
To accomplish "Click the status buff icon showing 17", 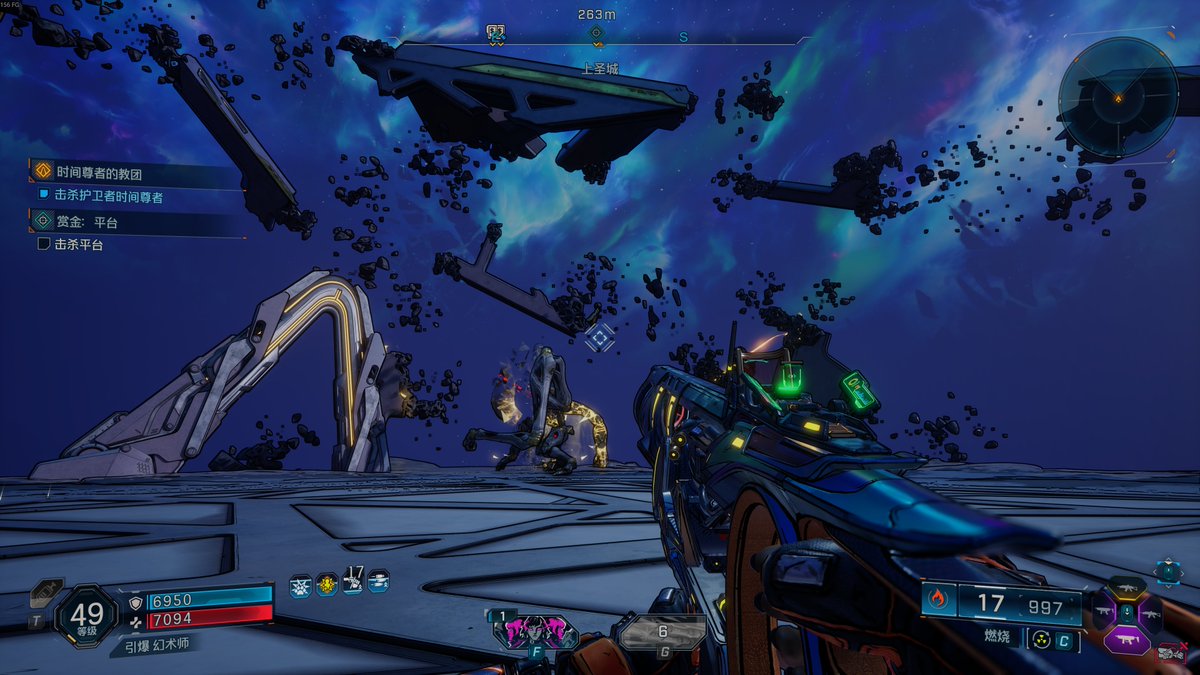I will coord(352,580).
